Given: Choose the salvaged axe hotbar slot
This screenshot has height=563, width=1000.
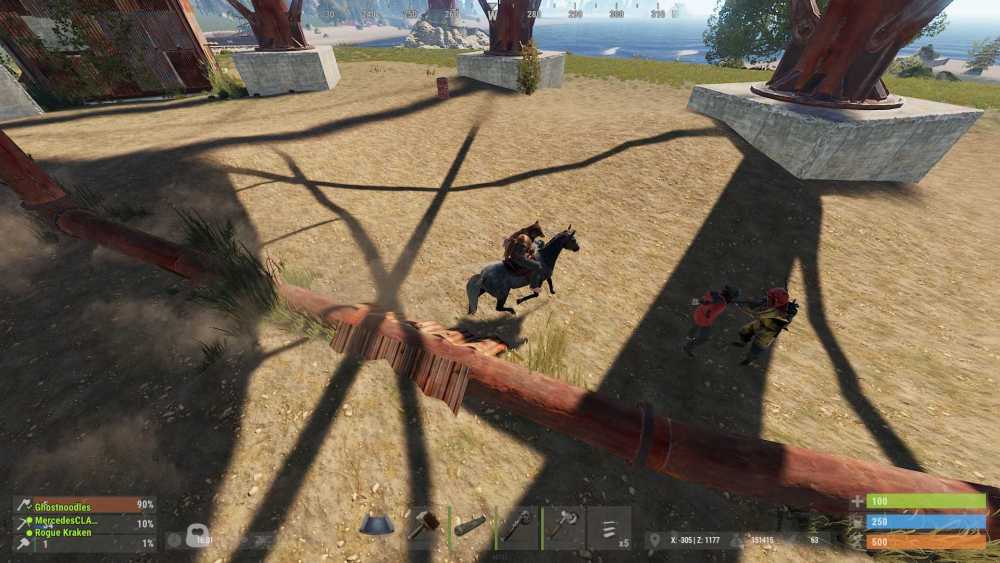Looking at the screenshot, I should [x=516, y=526].
